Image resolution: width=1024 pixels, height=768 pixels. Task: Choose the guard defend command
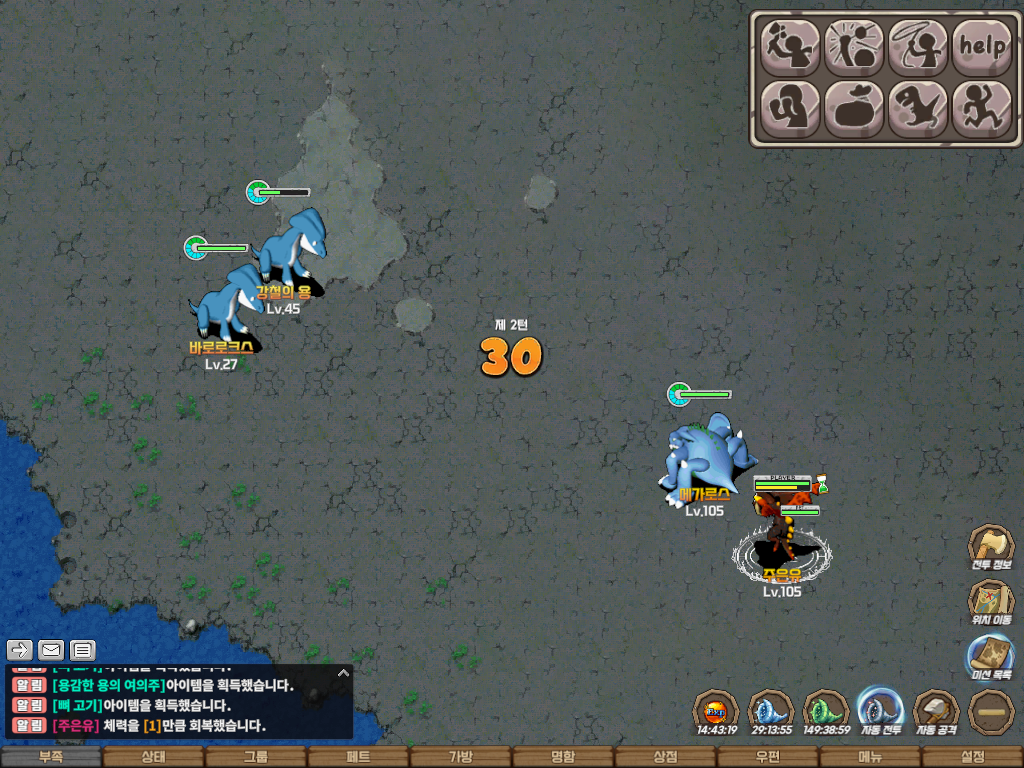(791, 108)
